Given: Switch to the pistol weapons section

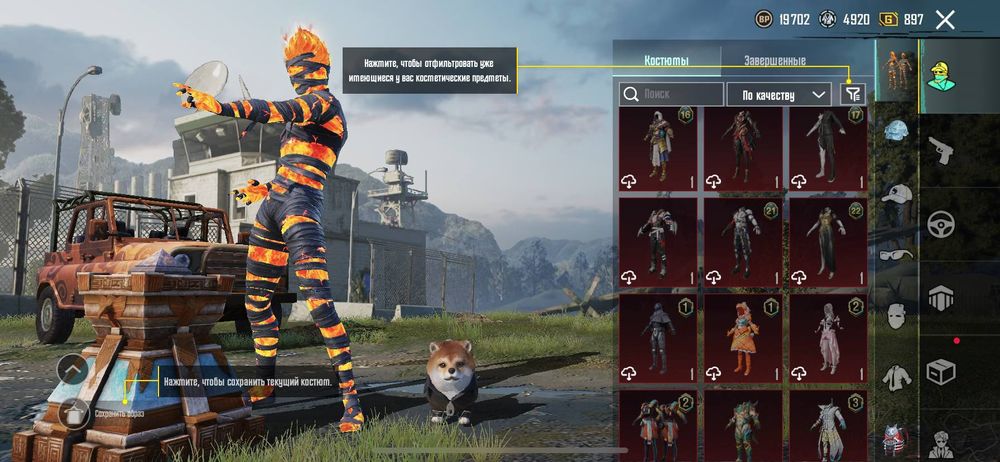Looking at the screenshot, I should click(x=941, y=151).
